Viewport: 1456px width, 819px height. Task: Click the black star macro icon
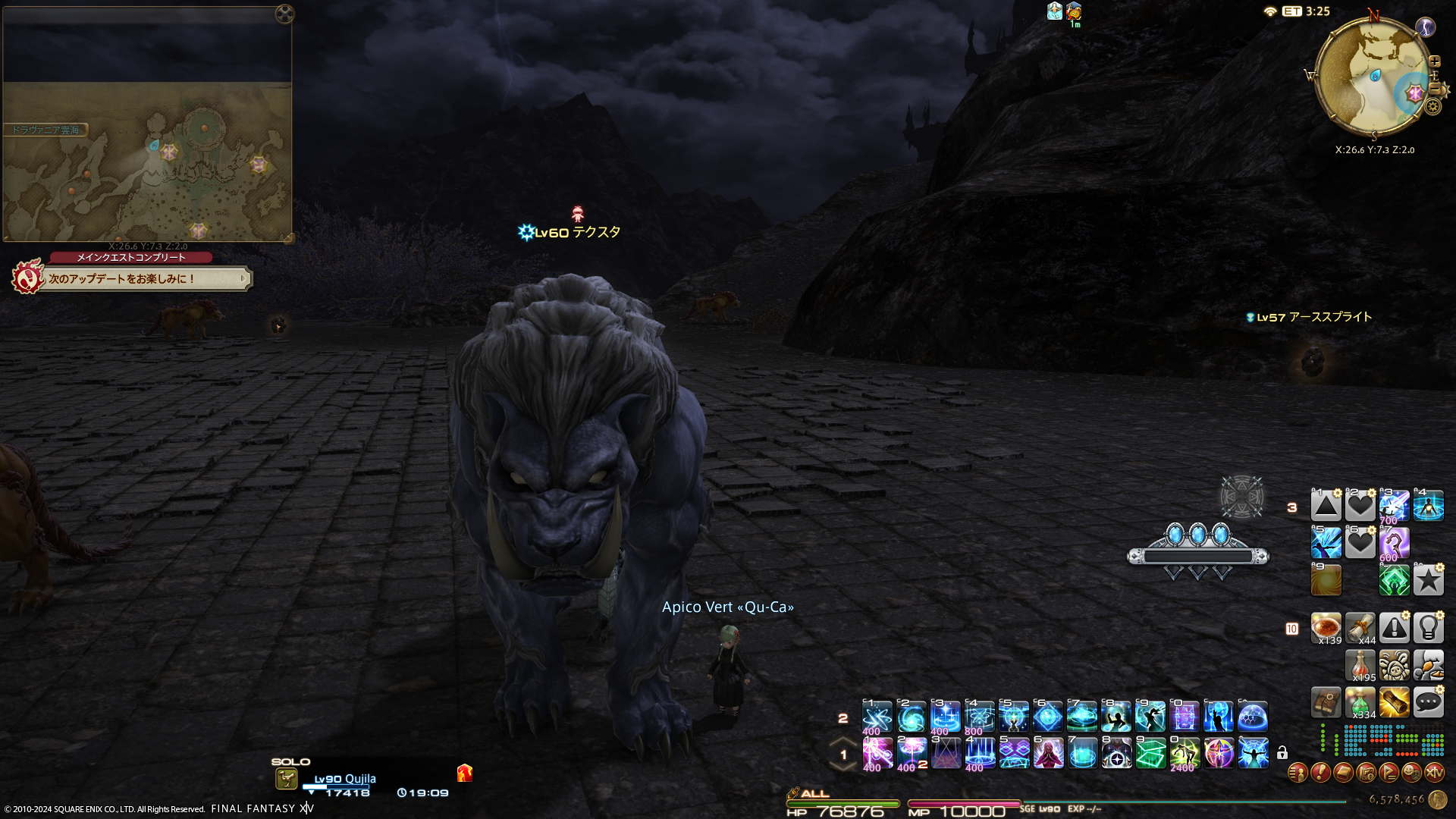click(x=1428, y=581)
